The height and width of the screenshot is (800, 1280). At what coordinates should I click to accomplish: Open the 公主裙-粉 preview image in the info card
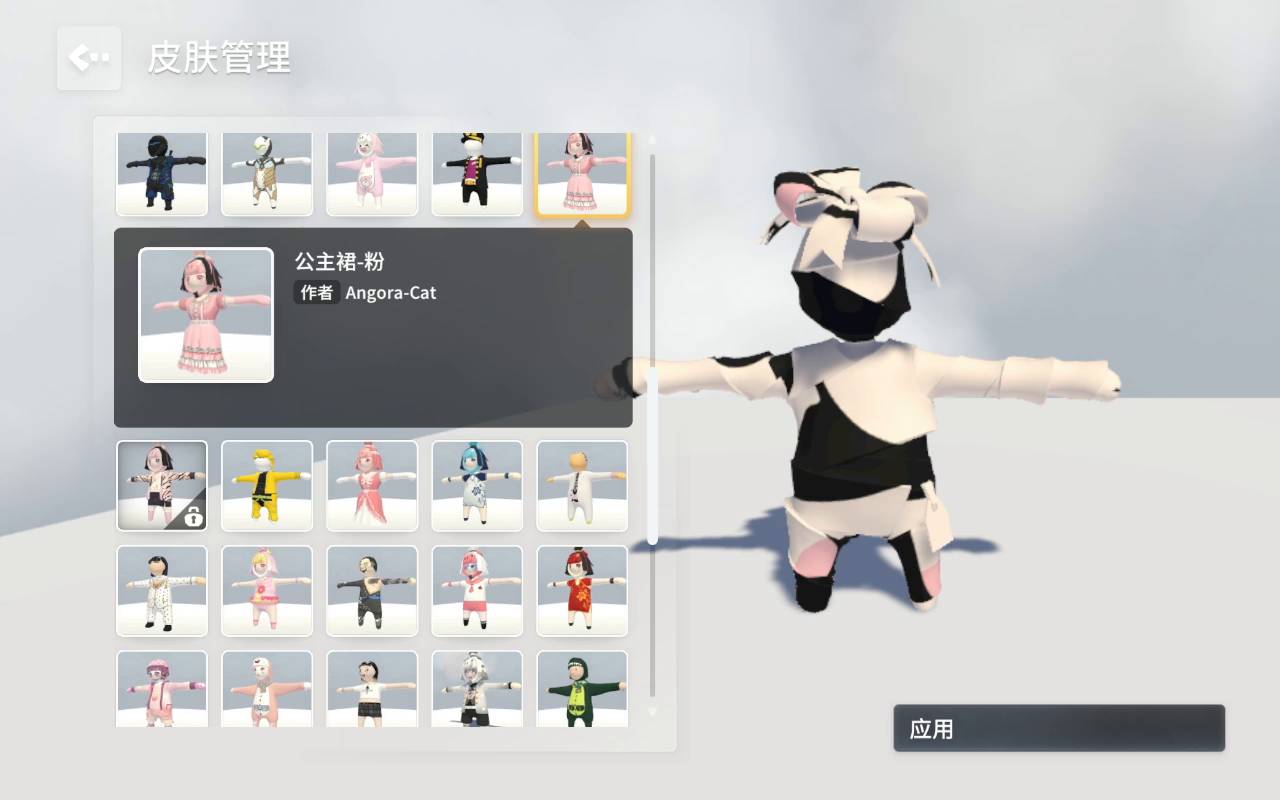(205, 314)
